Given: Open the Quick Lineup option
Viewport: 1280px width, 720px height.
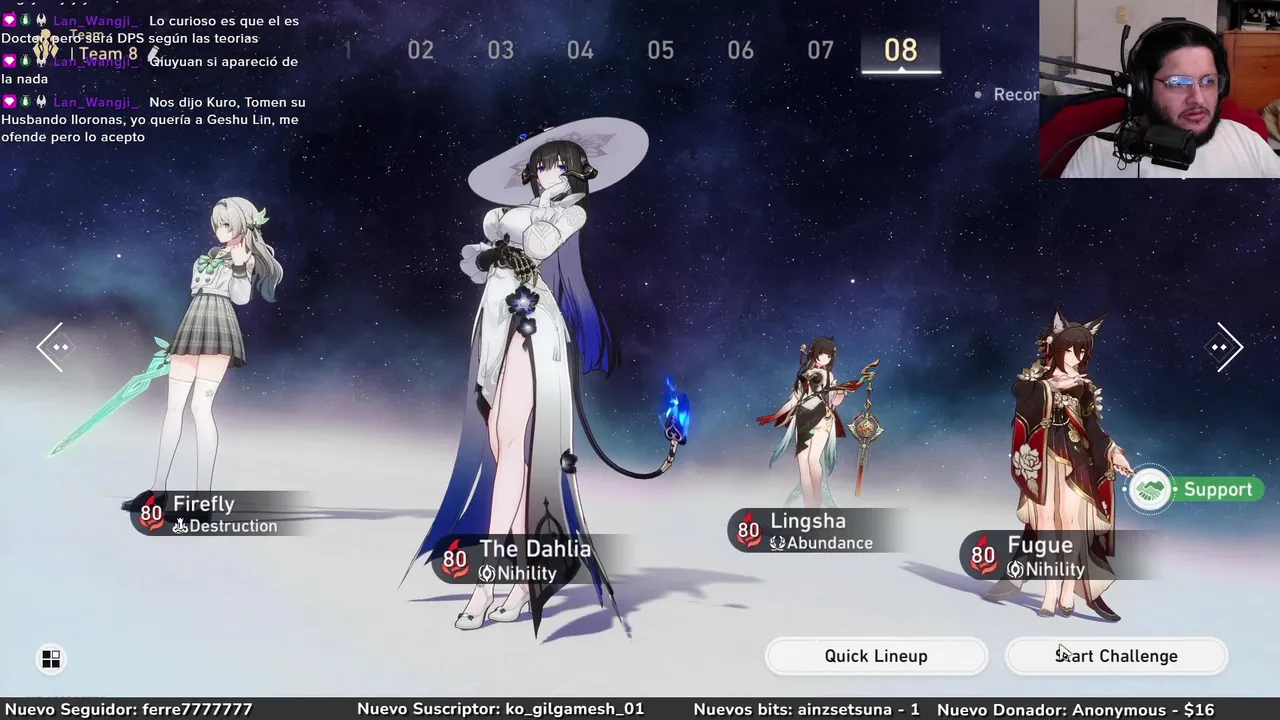Looking at the screenshot, I should tap(876, 656).
